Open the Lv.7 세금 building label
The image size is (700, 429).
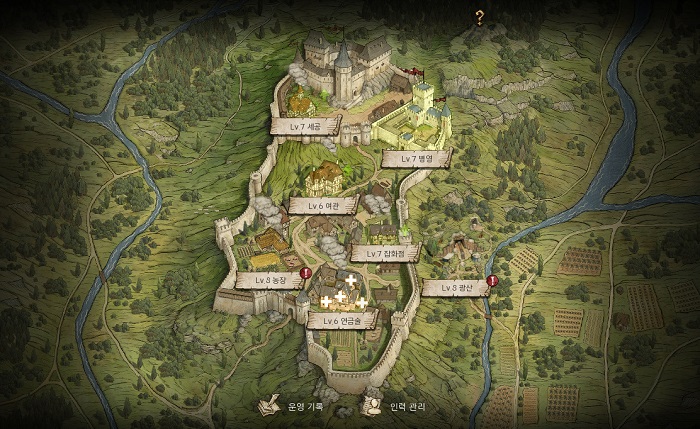tap(306, 127)
